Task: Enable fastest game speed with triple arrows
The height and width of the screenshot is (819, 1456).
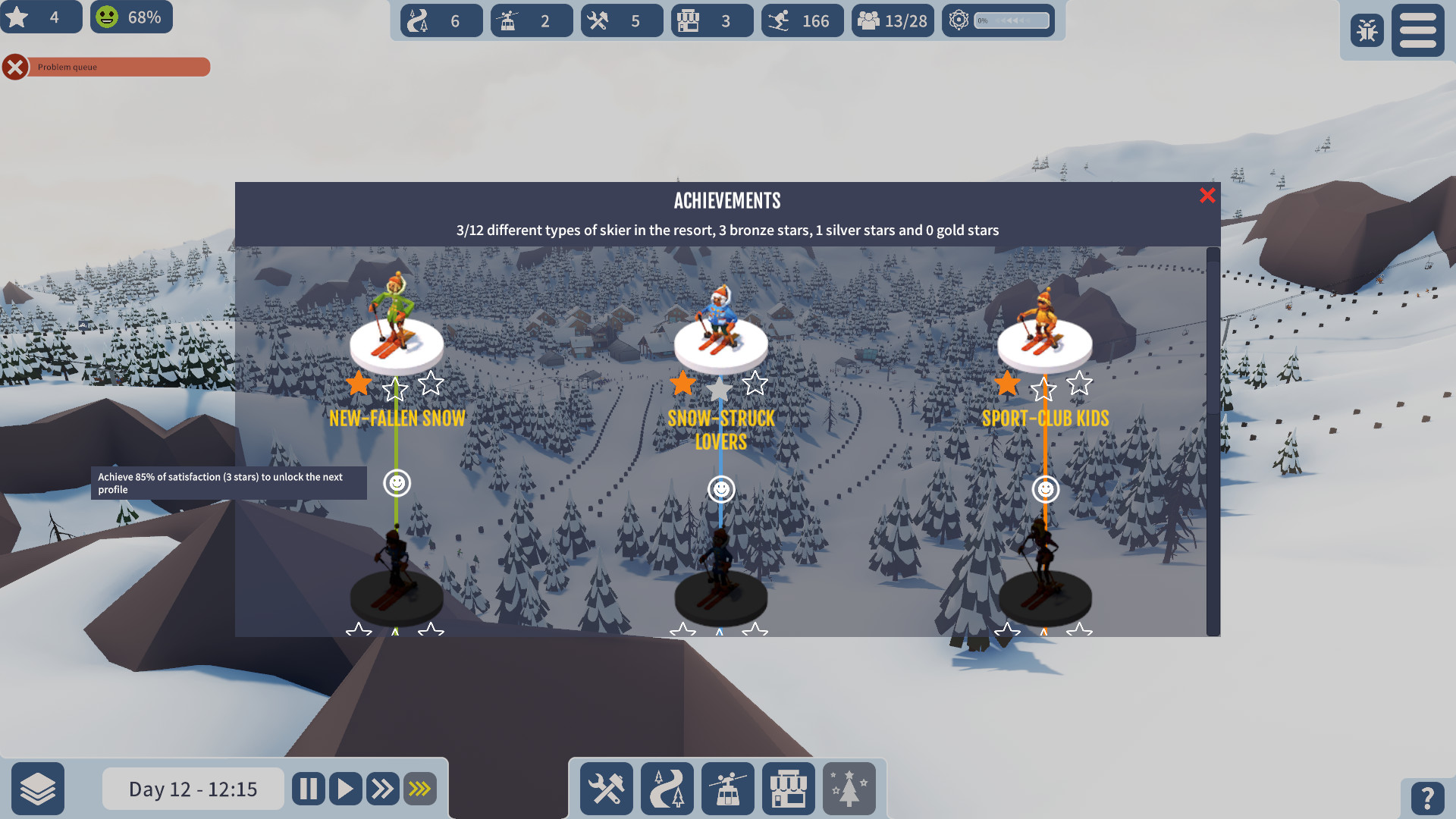Action: click(x=420, y=789)
